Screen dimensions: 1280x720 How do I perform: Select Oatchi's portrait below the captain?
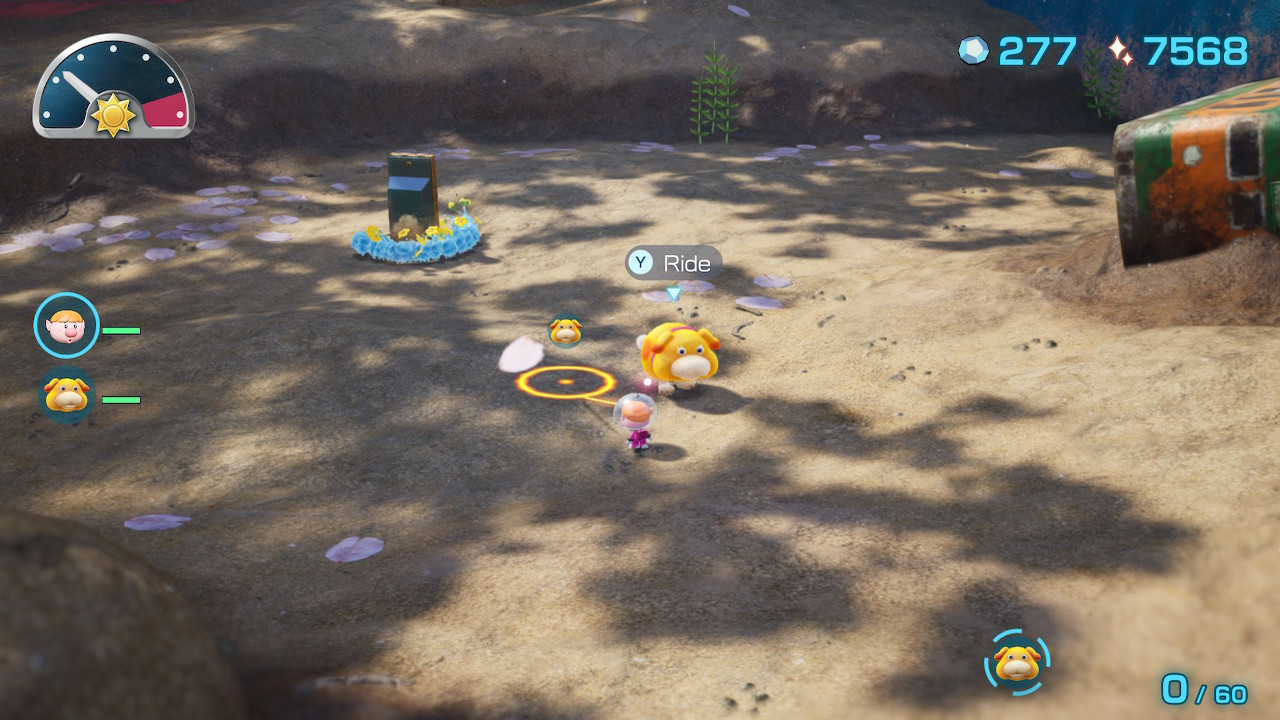tap(66, 396)
